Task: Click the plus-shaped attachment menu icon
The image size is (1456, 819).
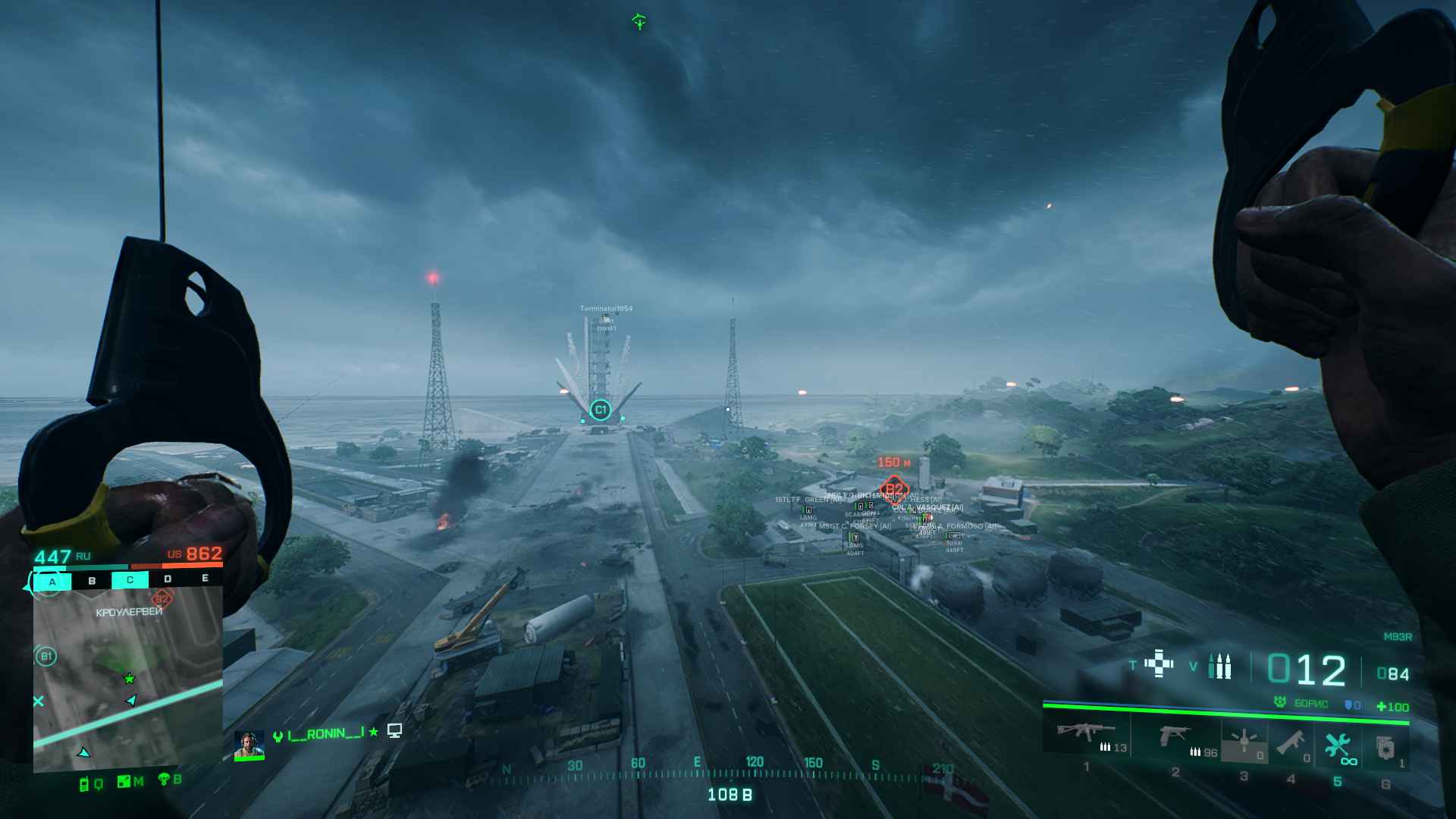Action: pyautogui.click(x=1159, y=663)
